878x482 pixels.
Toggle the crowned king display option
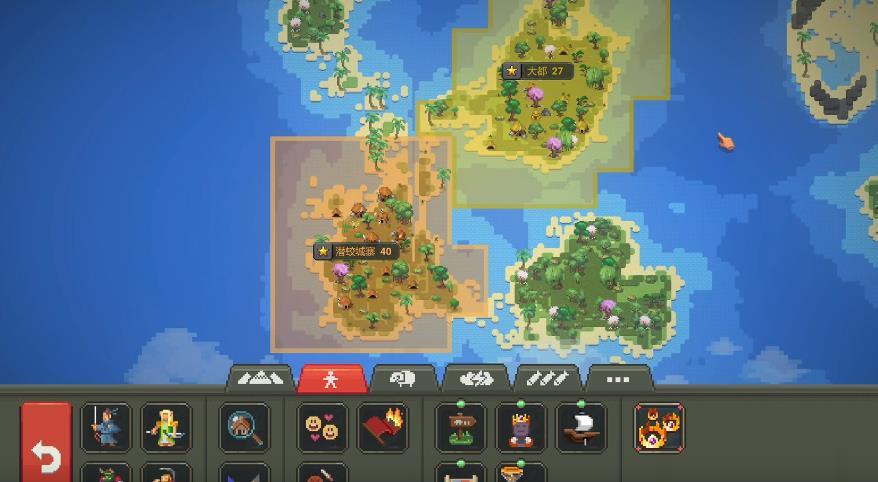coord(521,427)
